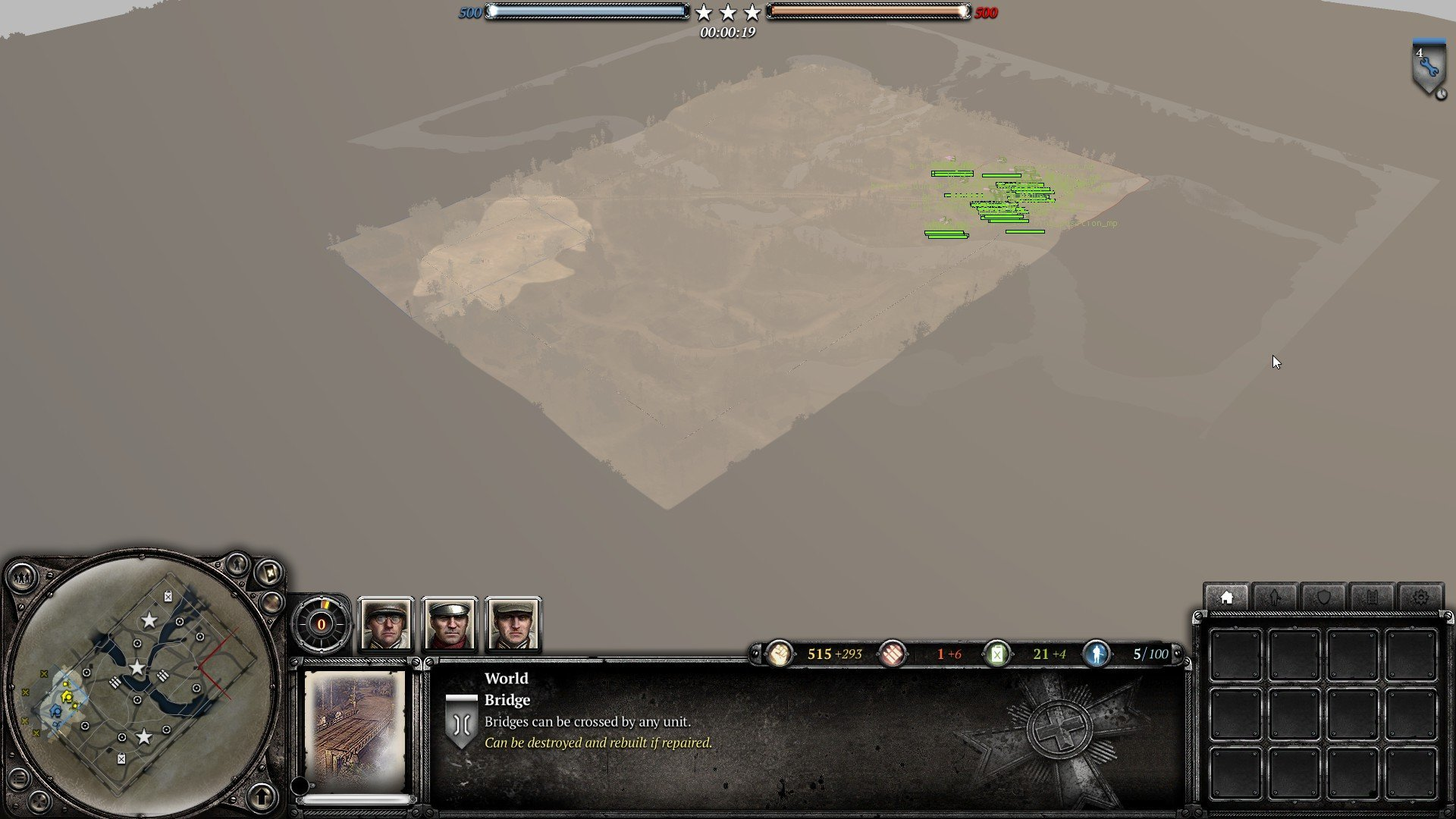
Task: Open the gear settings tab
Action: coord(1420,598)
